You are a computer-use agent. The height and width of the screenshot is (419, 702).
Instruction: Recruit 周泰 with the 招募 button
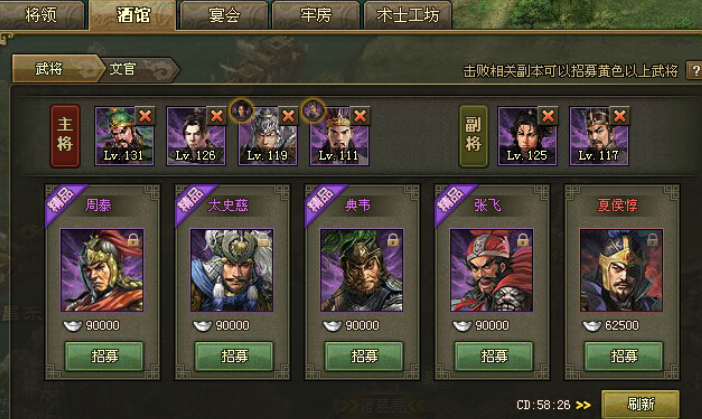(104, 356)
